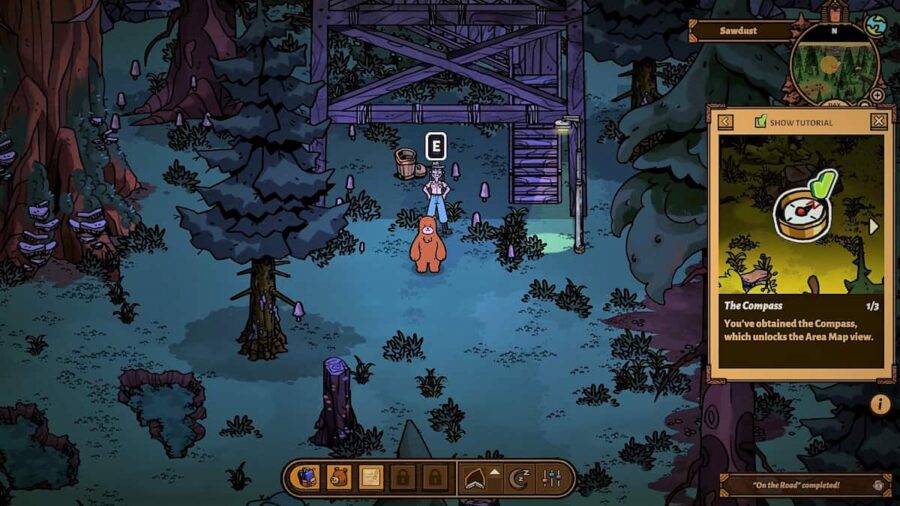Image resolution: width=900 pixels, height=506 pixels.
Task: Advance to the next tutorial page
Action: tap(874, 226)
